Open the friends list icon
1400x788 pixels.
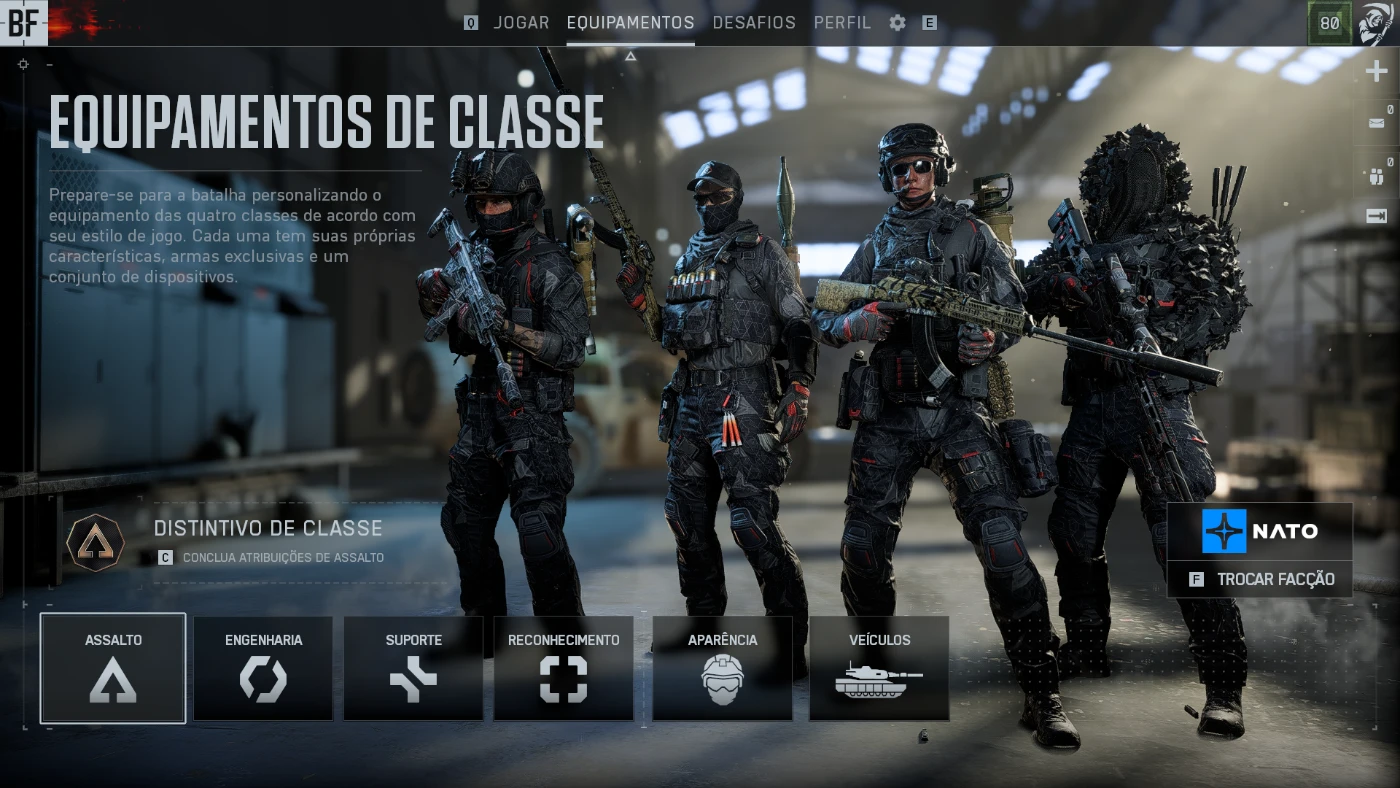click(x=1377, y=176)
